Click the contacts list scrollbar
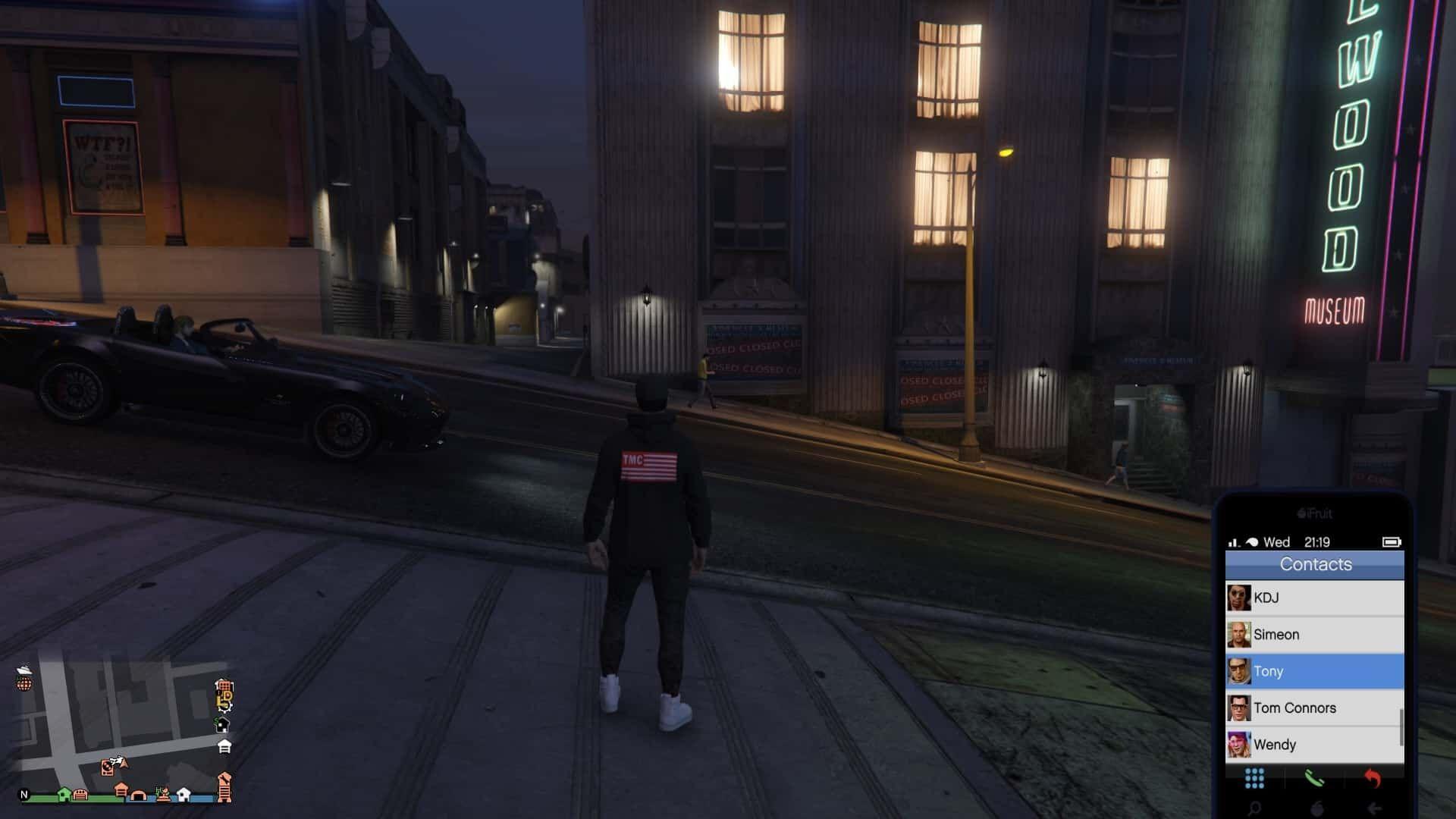The height and width of the screenshot is (819, 1456). (x=1401, y=726)
